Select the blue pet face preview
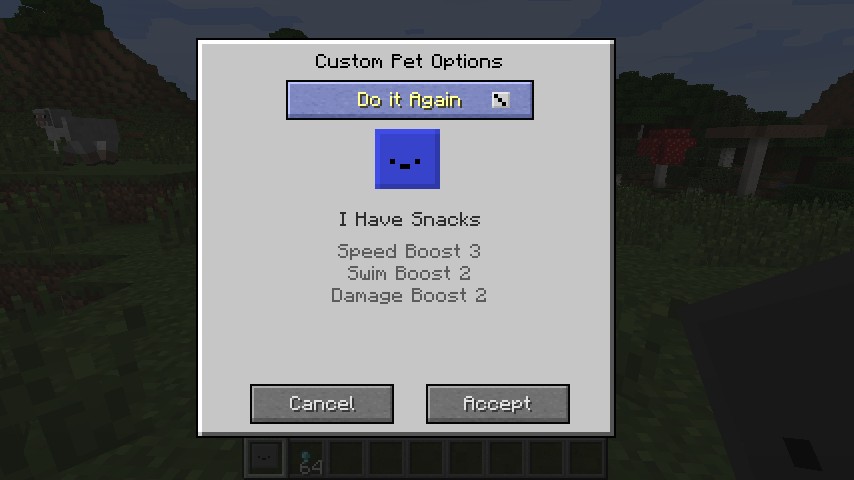The width and height of the screenshot is (854, 480). pos(407,159)
